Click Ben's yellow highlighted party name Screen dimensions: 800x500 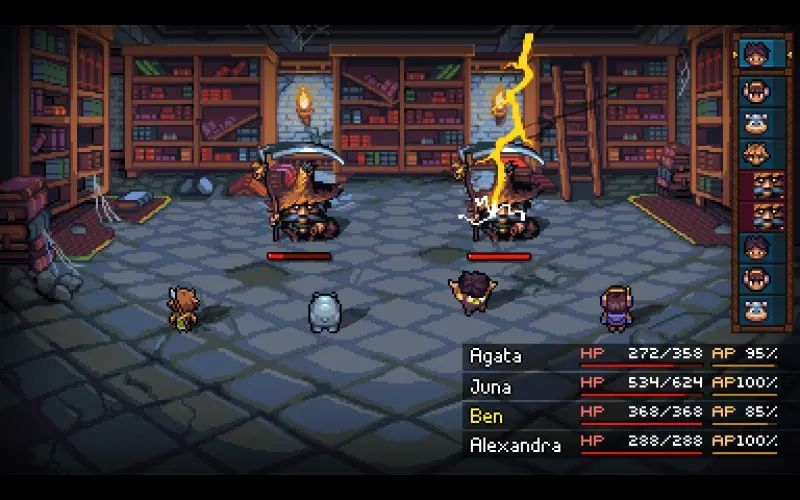pyautogui.click(x=487, y=415)
